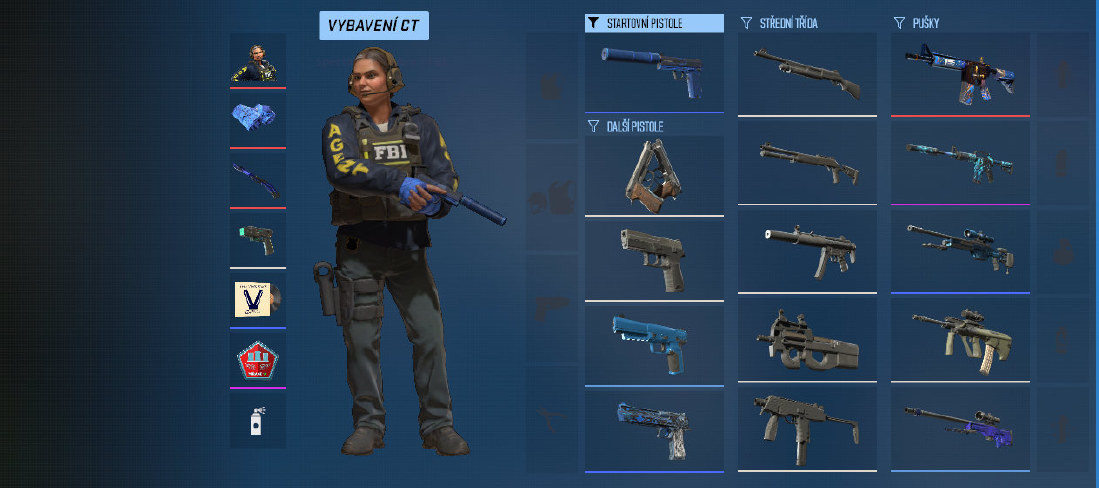Pick the blue Five-SeveN pistol
Image resolution: width=1099 pixels, height=488 pixels.
pyautogui.click(x=654, y=343)
